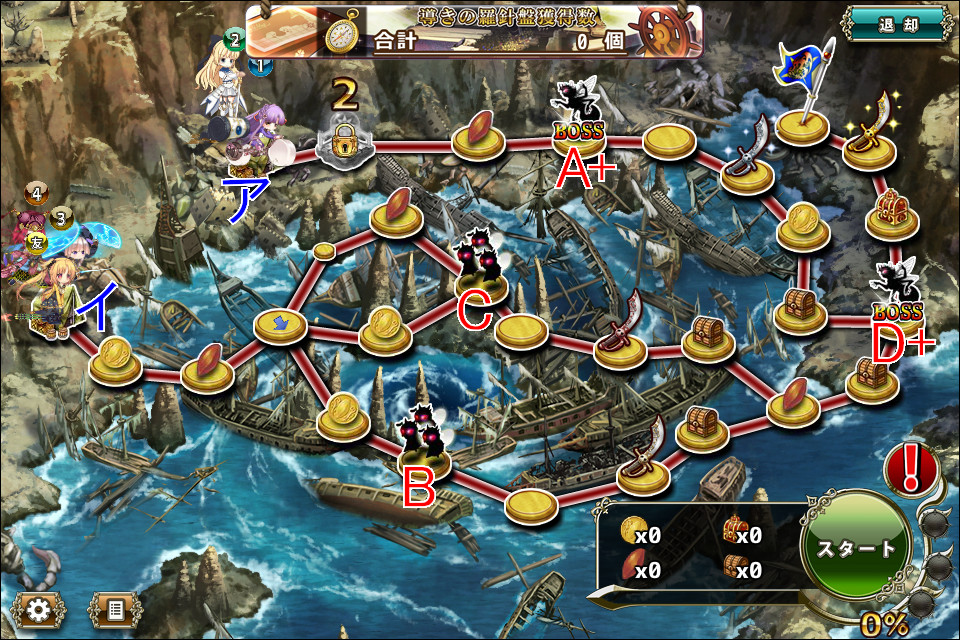Tap the green スタート start button
The height and width of the screenshot is (640, 960).
tap(857, 548)
